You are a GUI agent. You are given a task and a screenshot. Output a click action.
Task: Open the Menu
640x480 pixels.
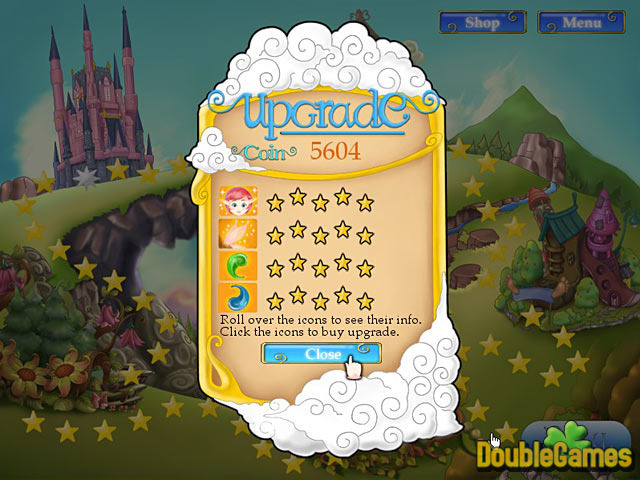581,22
